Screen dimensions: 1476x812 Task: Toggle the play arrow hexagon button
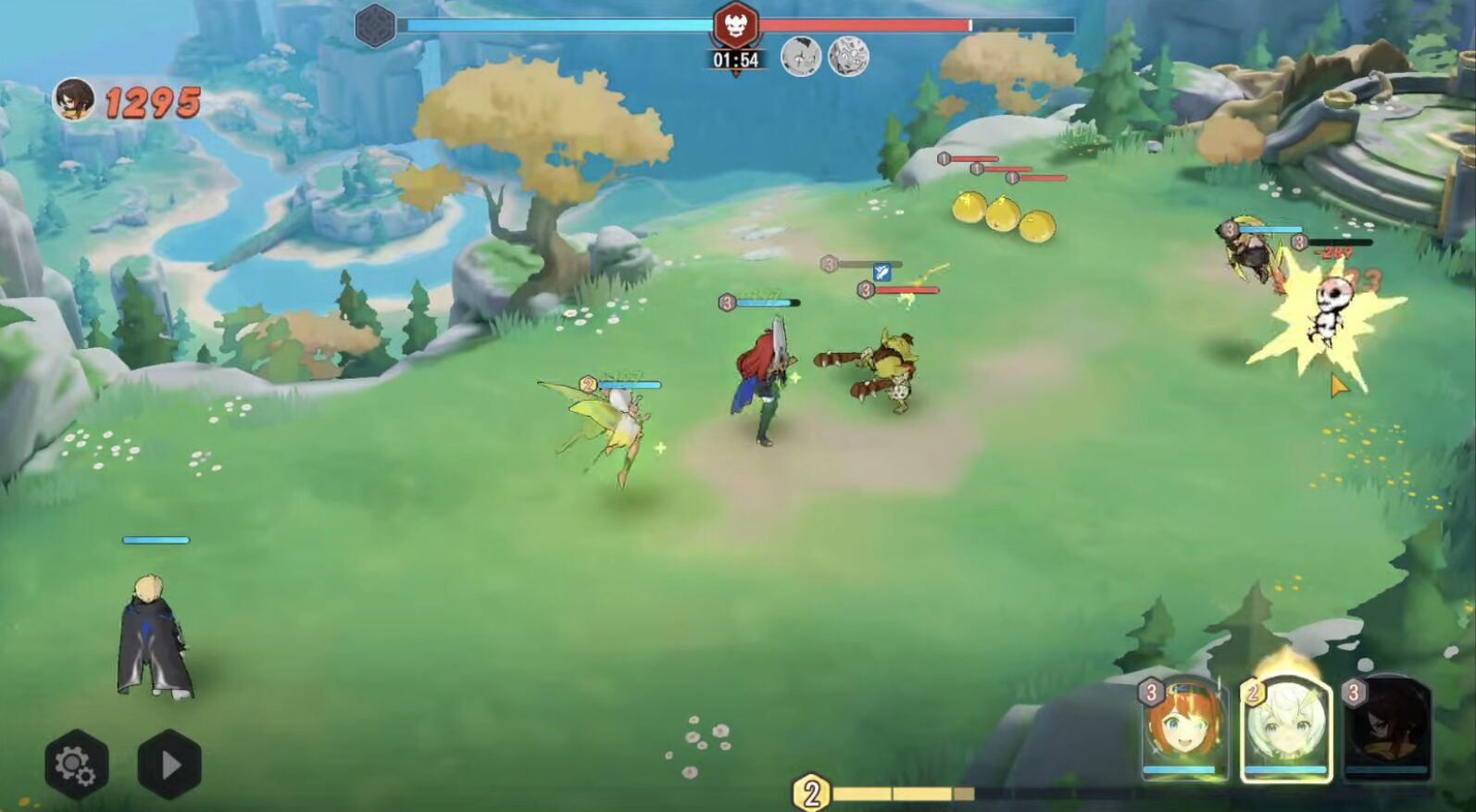pos(169,765)
